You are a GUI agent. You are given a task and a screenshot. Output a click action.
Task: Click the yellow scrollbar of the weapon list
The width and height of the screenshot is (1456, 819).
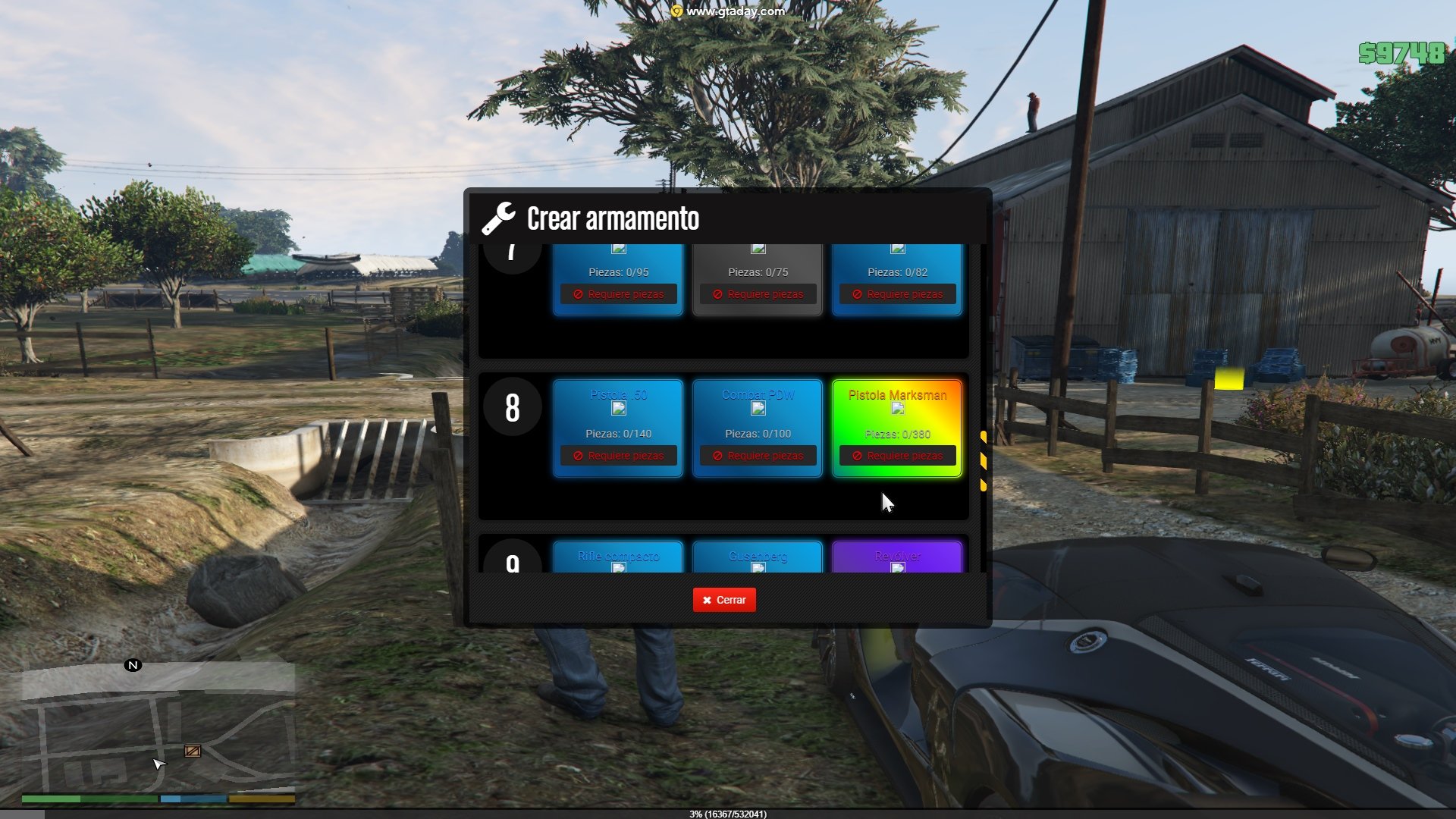(x=984, y=461)
